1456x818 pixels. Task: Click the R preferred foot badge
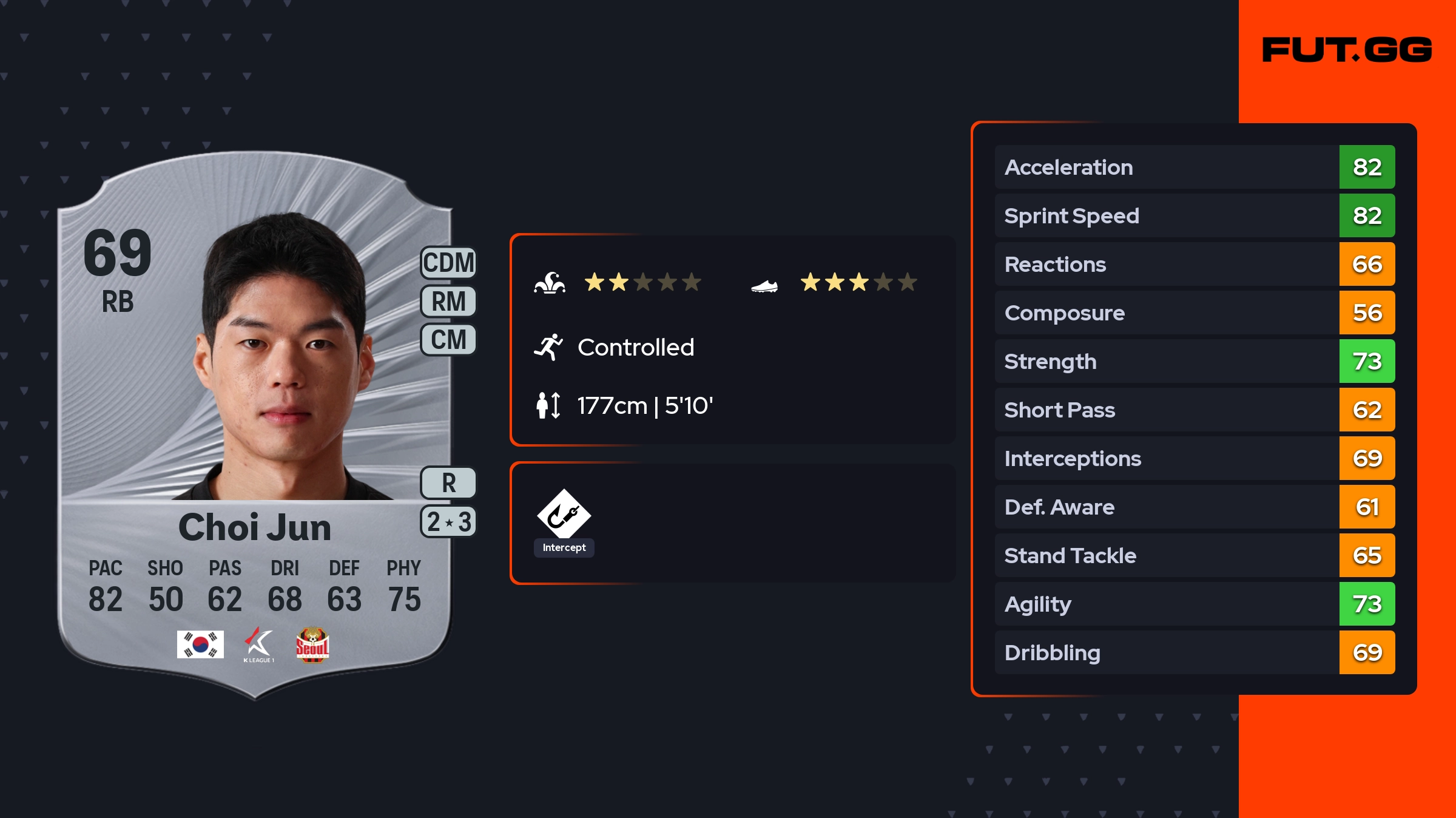point(448,483)
